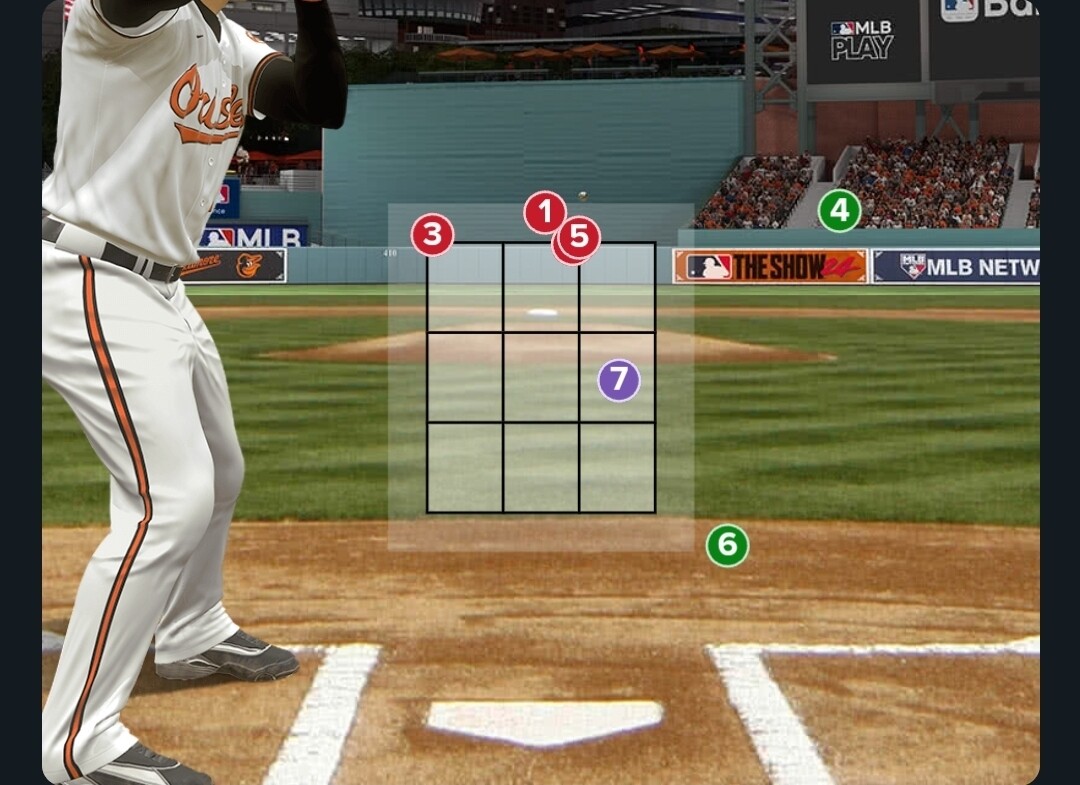
Task: Select the green pitch marker numbered 6
Action: pos(727,545)
